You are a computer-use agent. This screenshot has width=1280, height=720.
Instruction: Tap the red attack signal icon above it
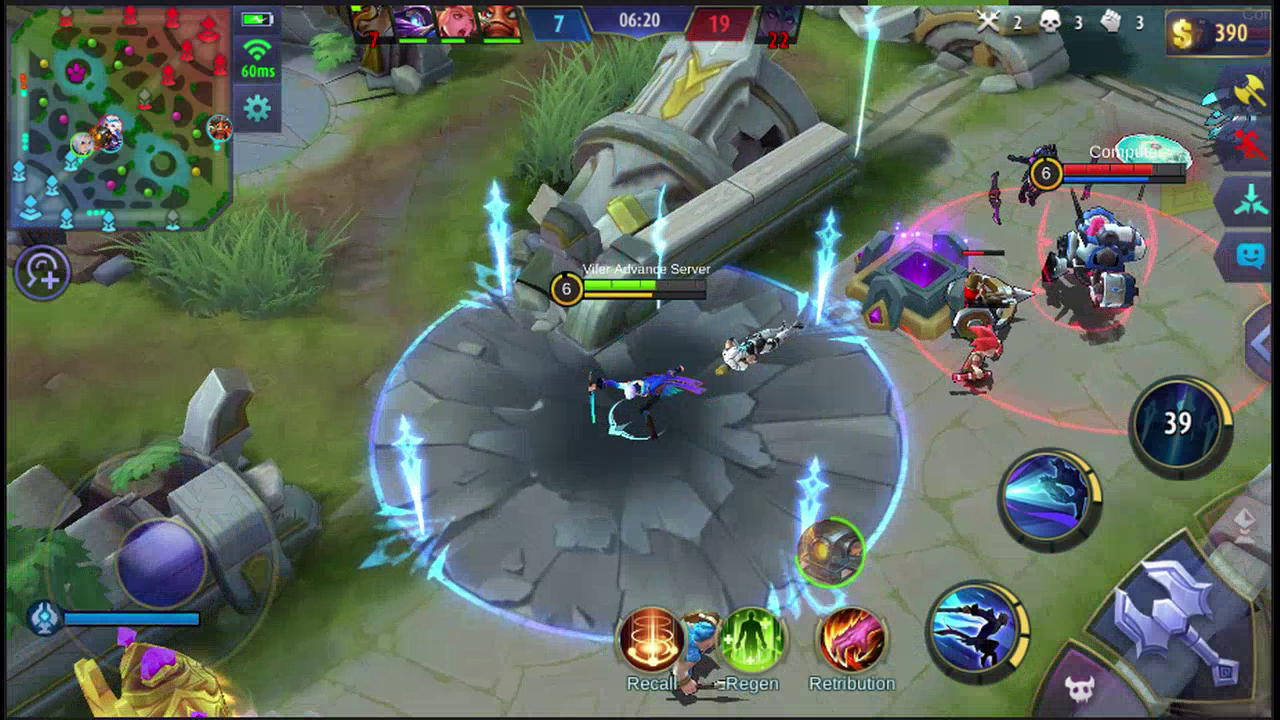pos(1249,143)
